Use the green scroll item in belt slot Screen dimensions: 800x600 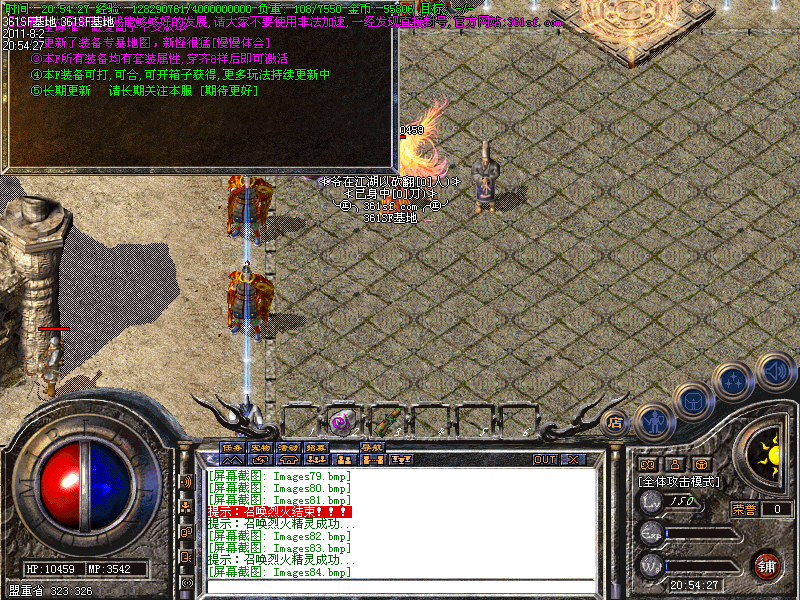386,421
